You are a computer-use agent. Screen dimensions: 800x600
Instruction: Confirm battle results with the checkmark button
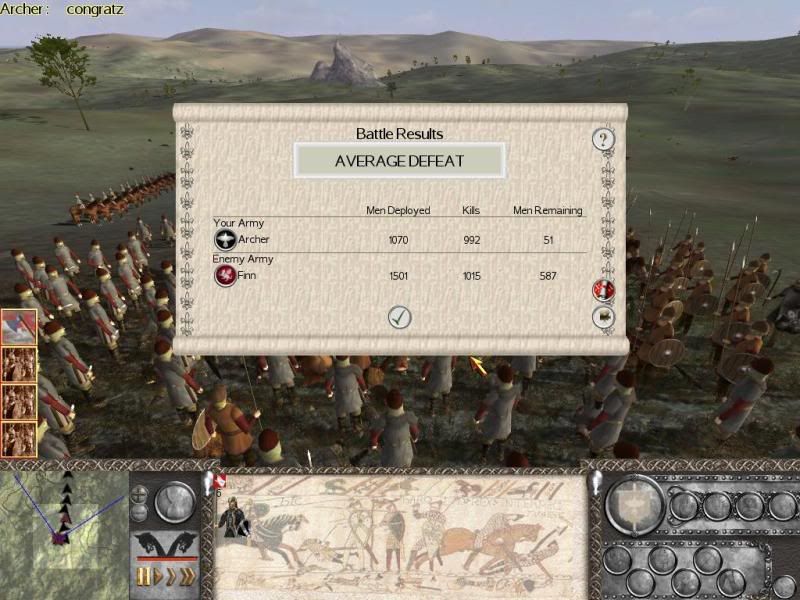(x=400, y=317)
